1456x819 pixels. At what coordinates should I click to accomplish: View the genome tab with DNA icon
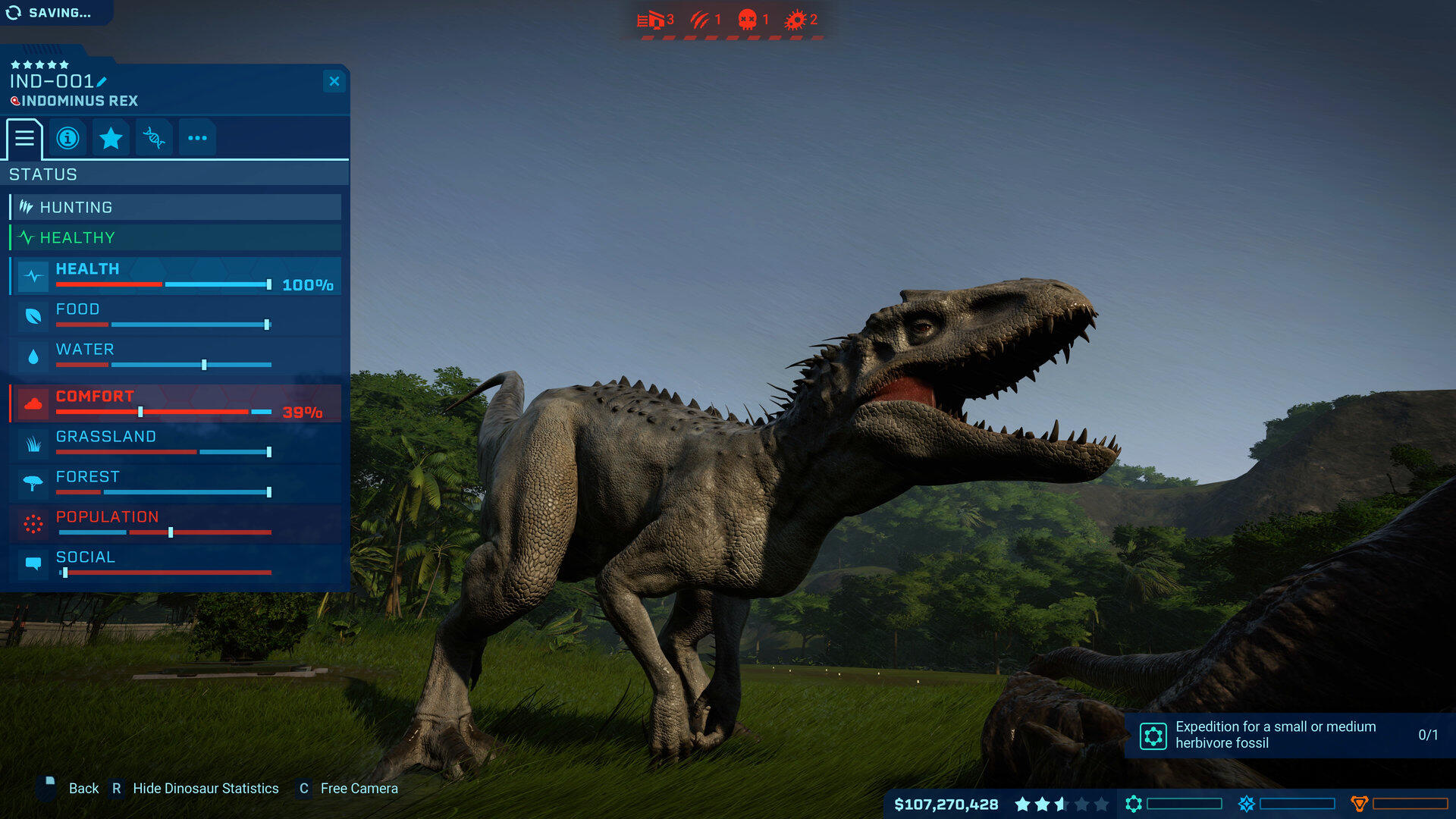click(154, 137)
